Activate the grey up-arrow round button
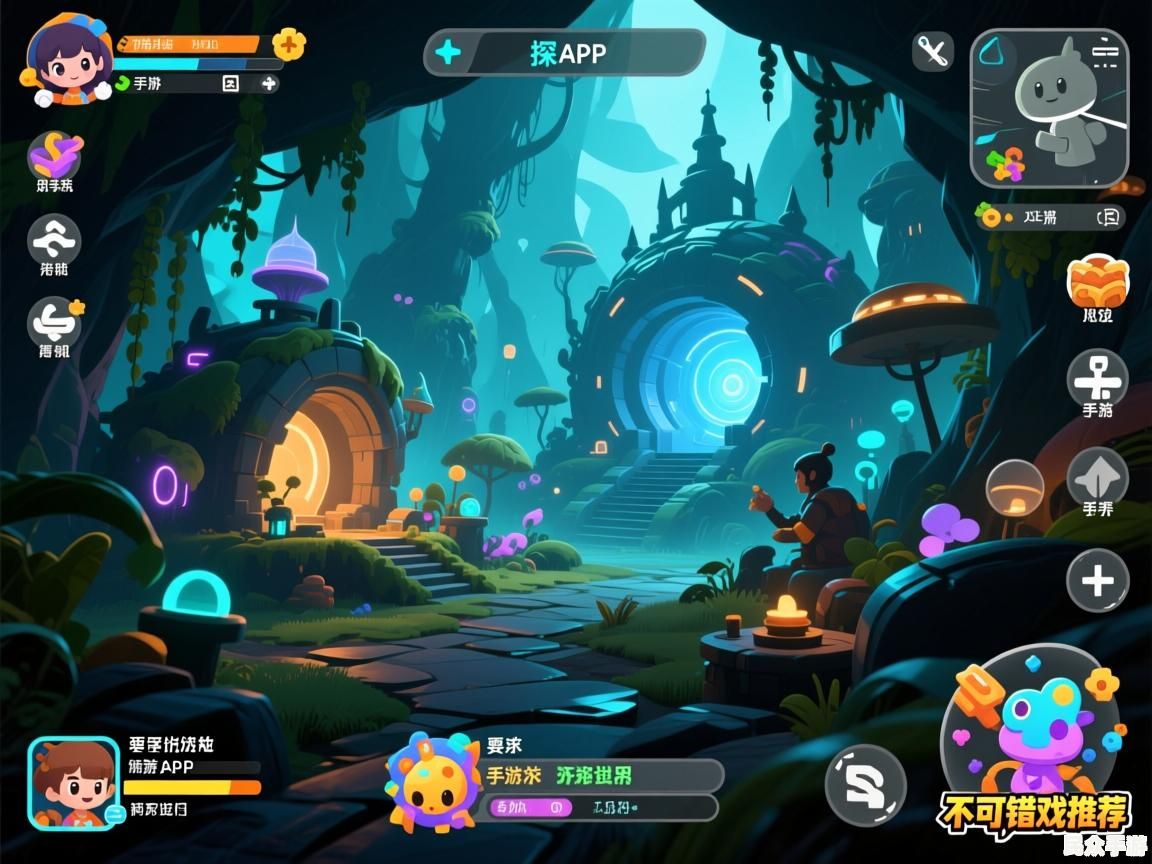The image size is (1152, 864). click(1097, 477)
